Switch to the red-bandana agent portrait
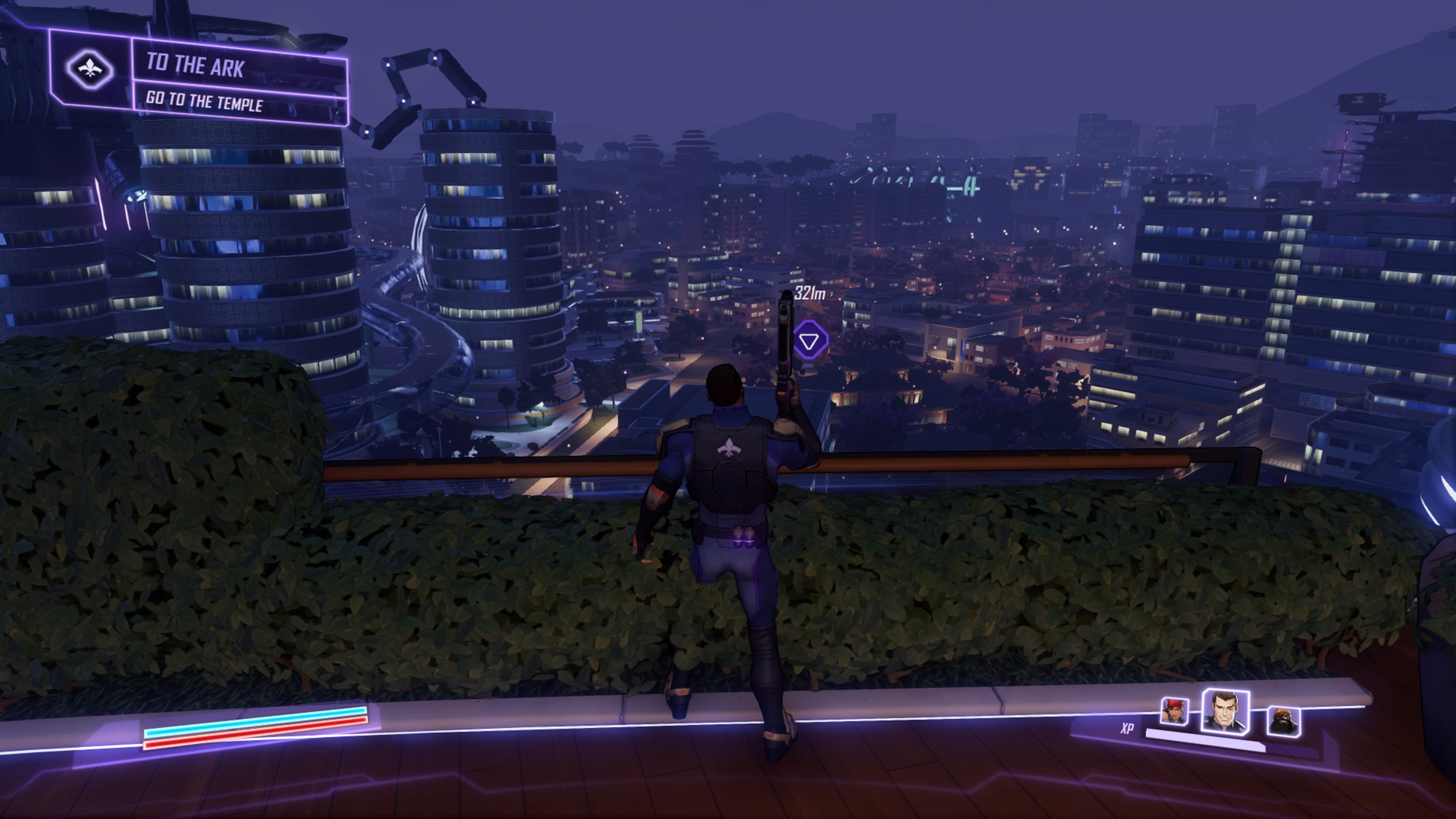Screen dimensions: 1456x819 [x=1174, y=711]
